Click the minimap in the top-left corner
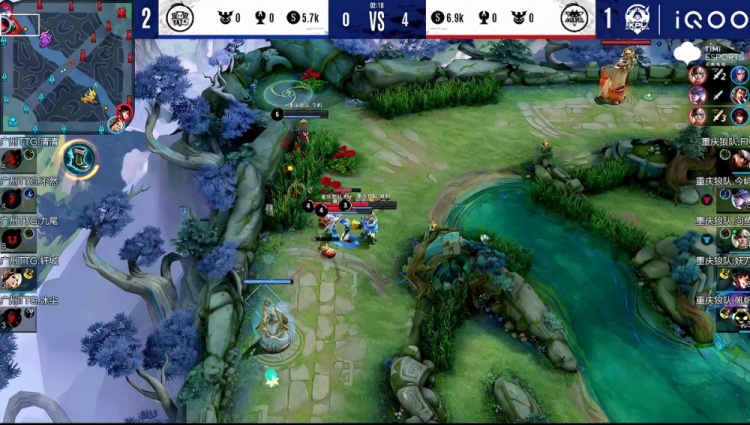The width and height of the screenshot is (750, 425). (x=66, y=68)
